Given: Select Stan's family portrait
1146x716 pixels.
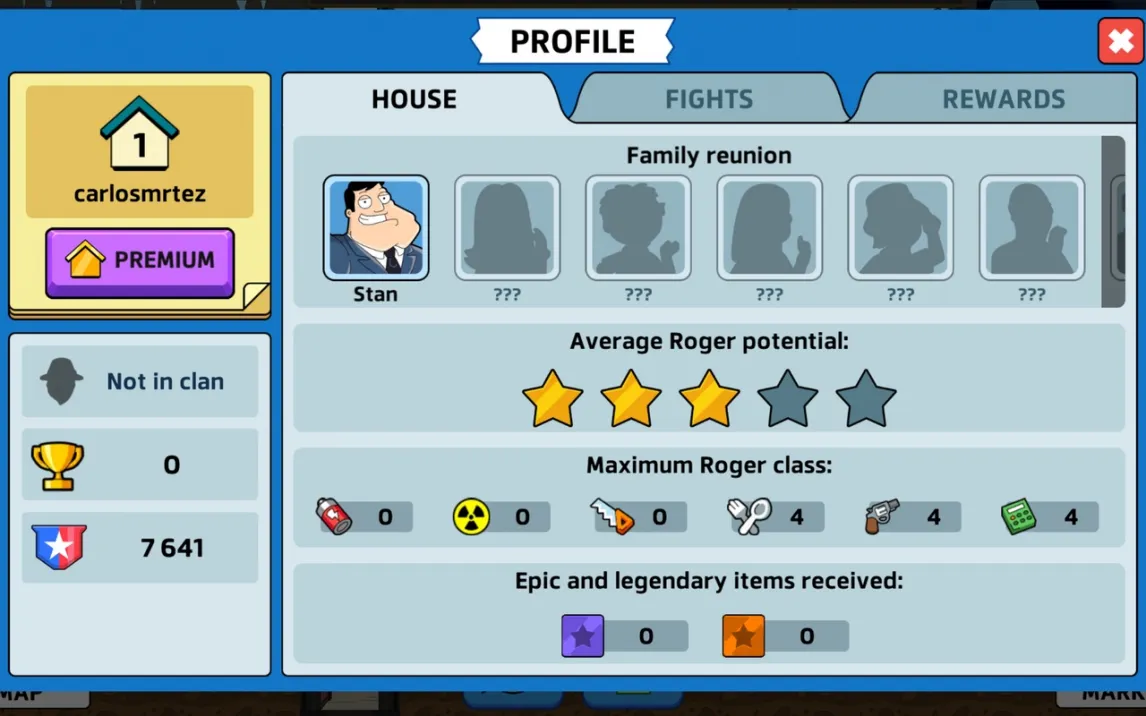Looking at the screenshot, I should (376, 229).
